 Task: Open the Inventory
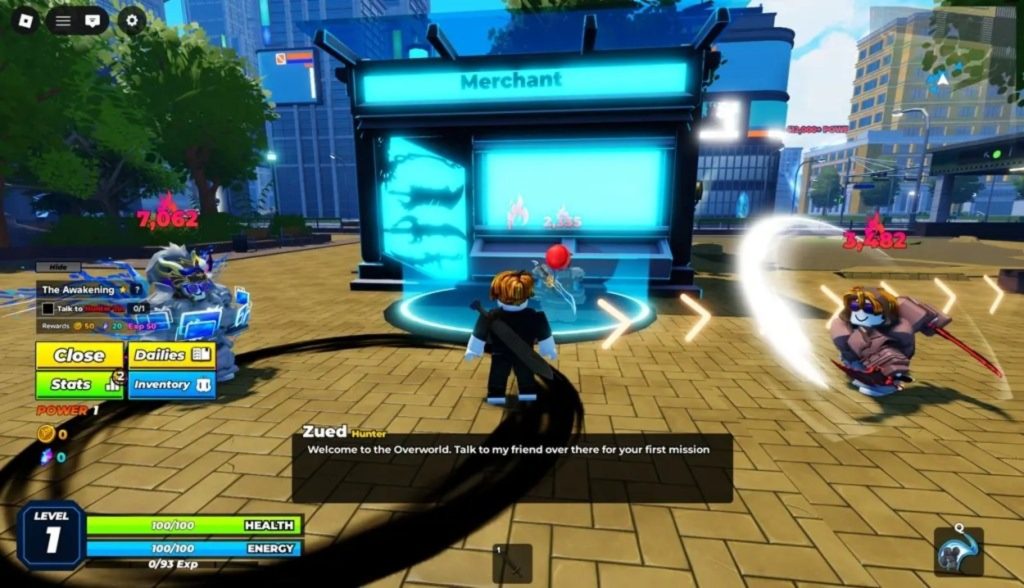172,384
